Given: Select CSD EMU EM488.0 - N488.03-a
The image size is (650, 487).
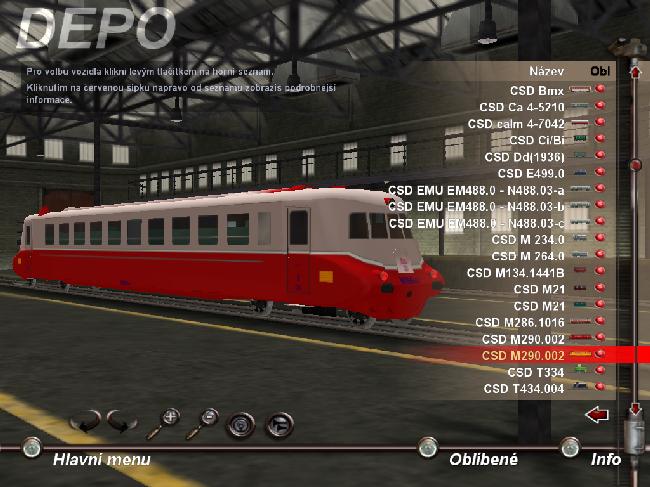Looking at the screenshot, I should (x=476, y=189).
